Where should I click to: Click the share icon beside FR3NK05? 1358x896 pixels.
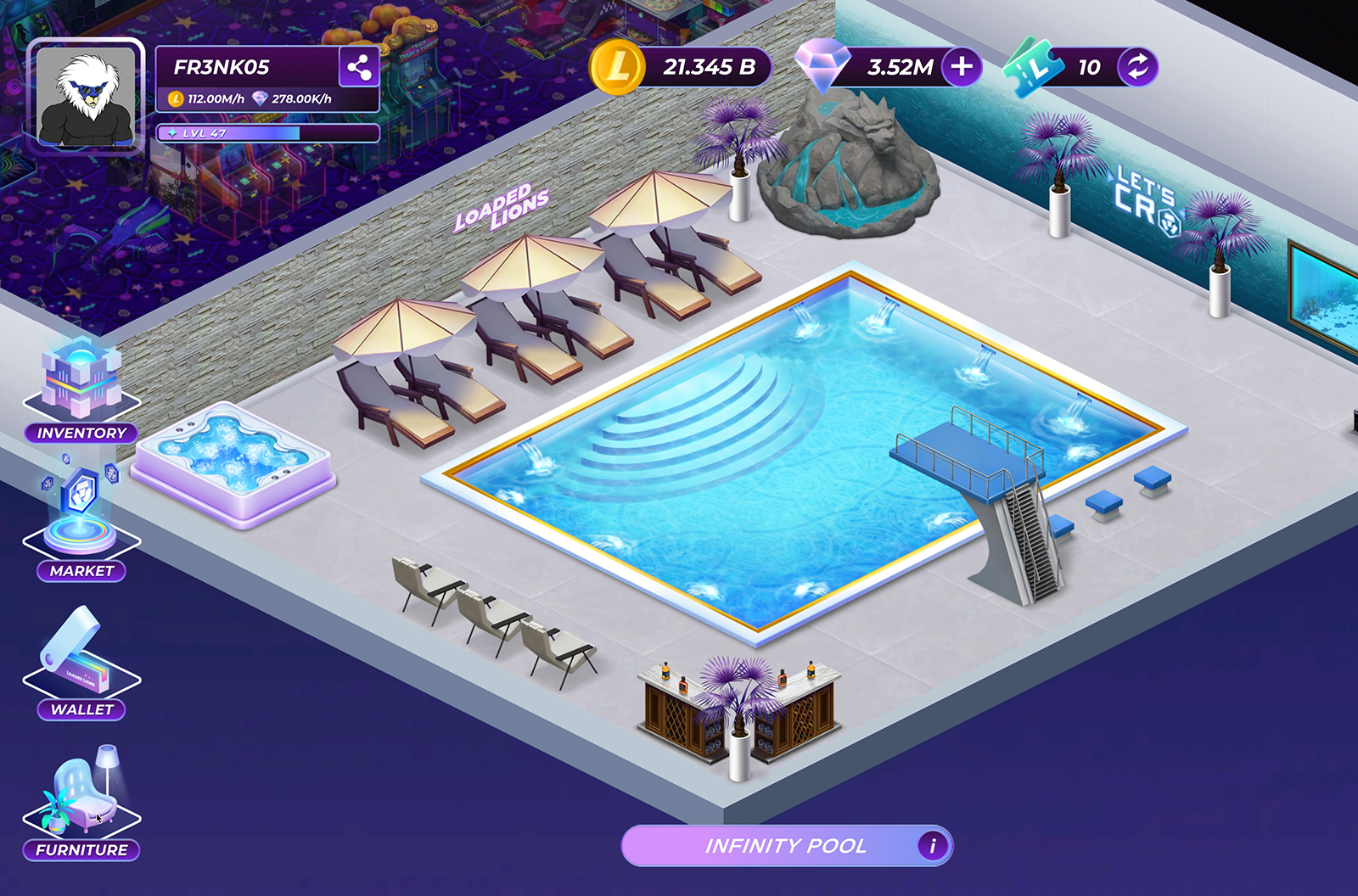(358, 67)
